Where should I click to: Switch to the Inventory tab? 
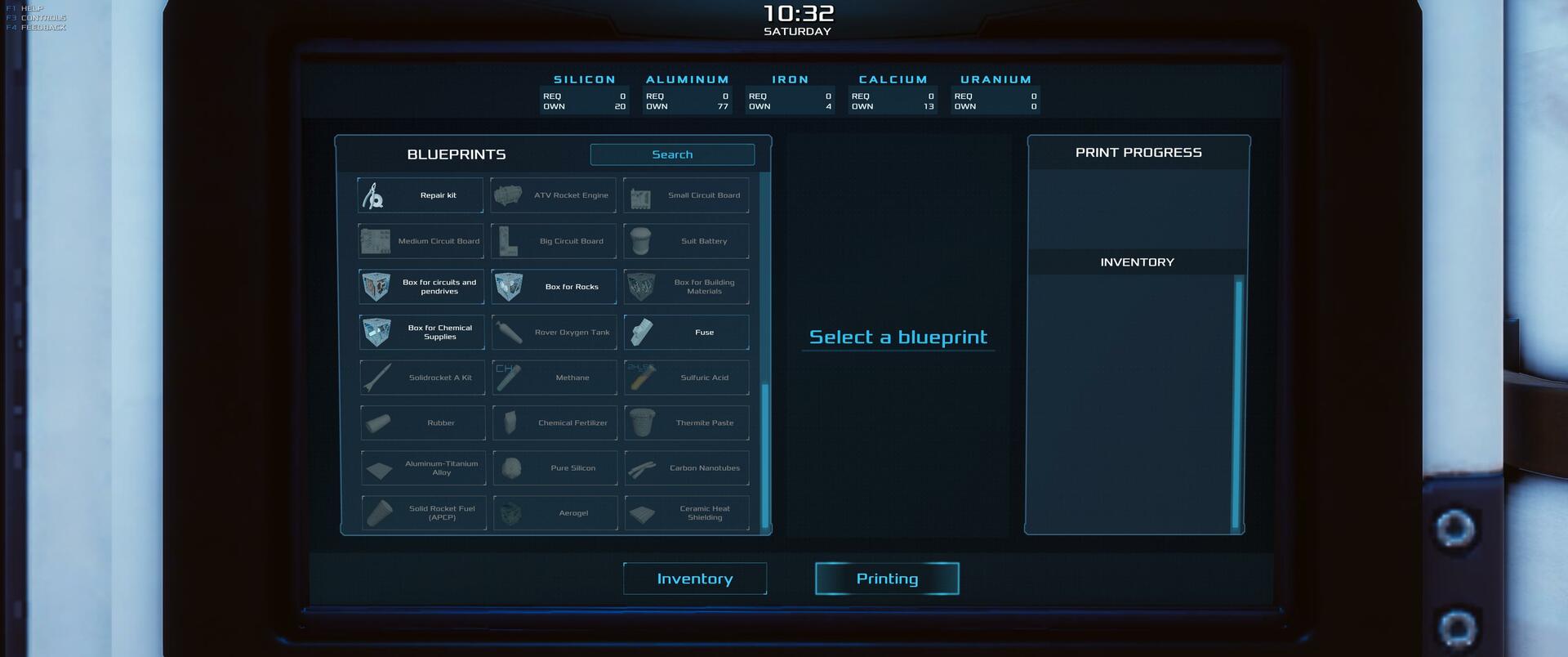[695, 579]
